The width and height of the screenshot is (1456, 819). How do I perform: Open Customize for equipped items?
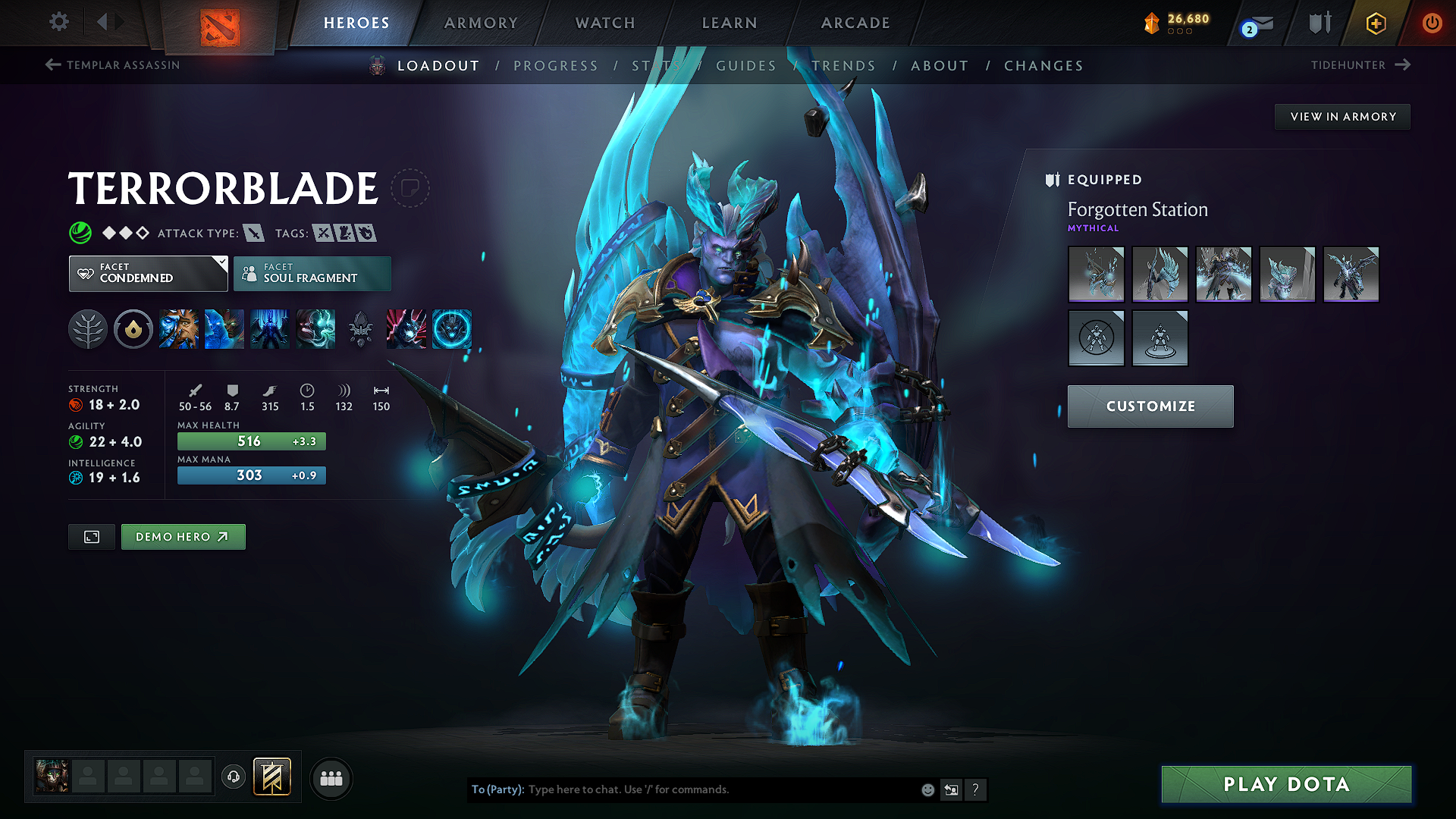tap(1150, 406)
